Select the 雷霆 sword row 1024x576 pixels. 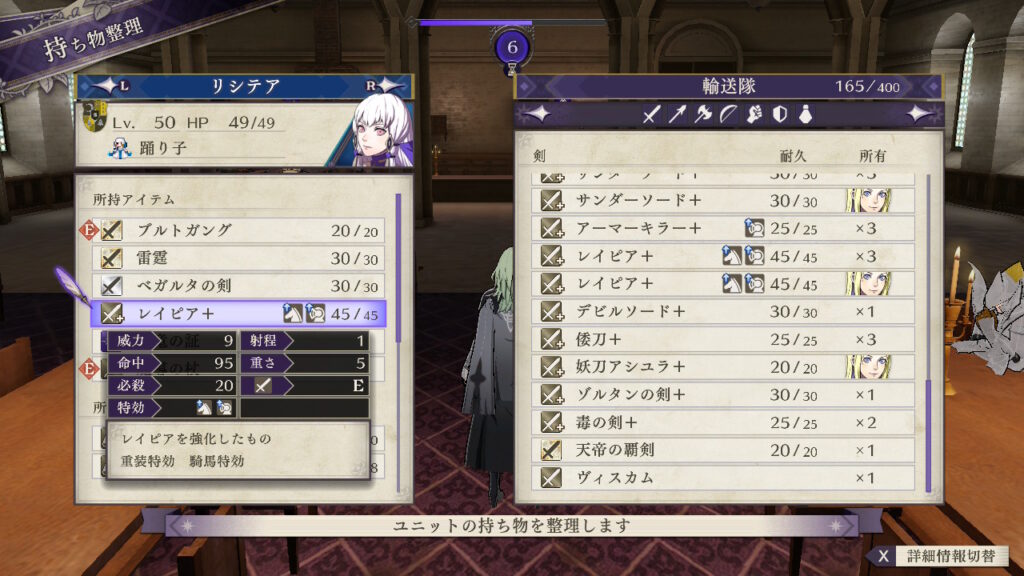coord(240,258)
